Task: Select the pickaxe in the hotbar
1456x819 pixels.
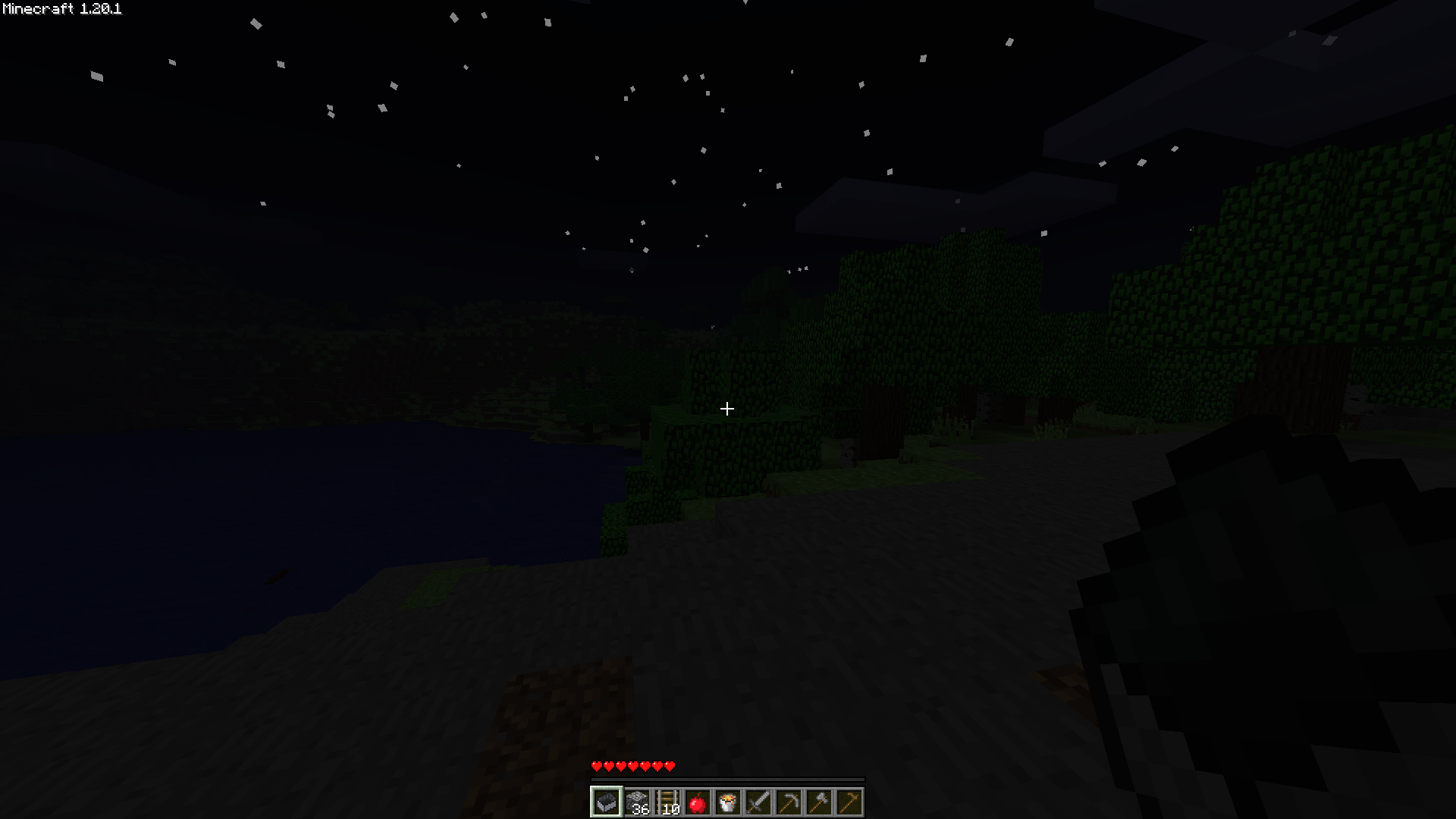Action: tap(789, 802)
